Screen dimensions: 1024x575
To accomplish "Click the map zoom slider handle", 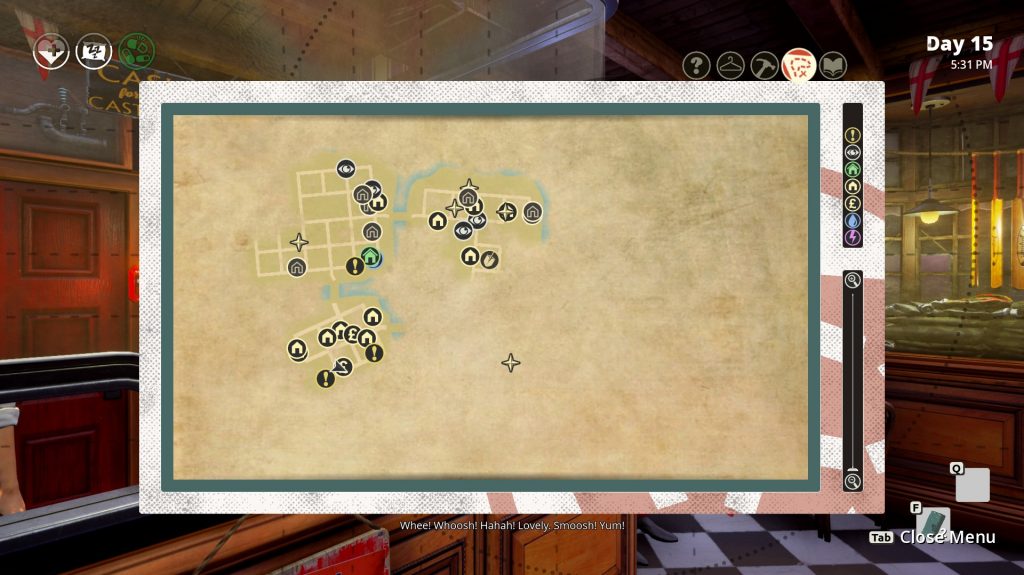I will (x=852, y=467).
